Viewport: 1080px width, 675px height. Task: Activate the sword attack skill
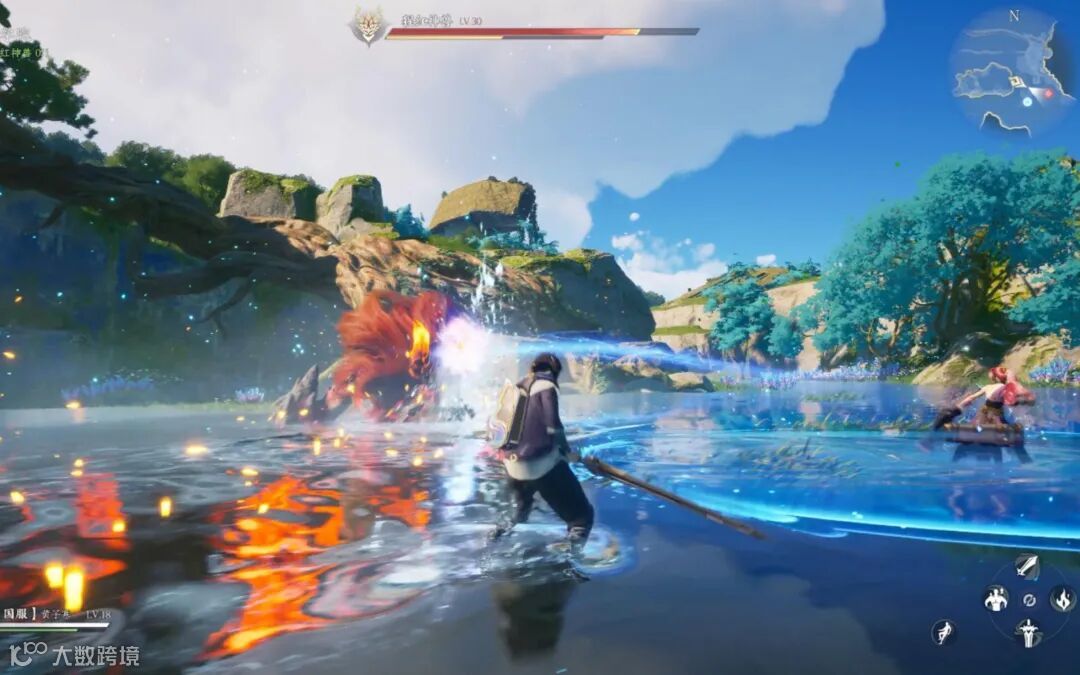click(1027, 567)
